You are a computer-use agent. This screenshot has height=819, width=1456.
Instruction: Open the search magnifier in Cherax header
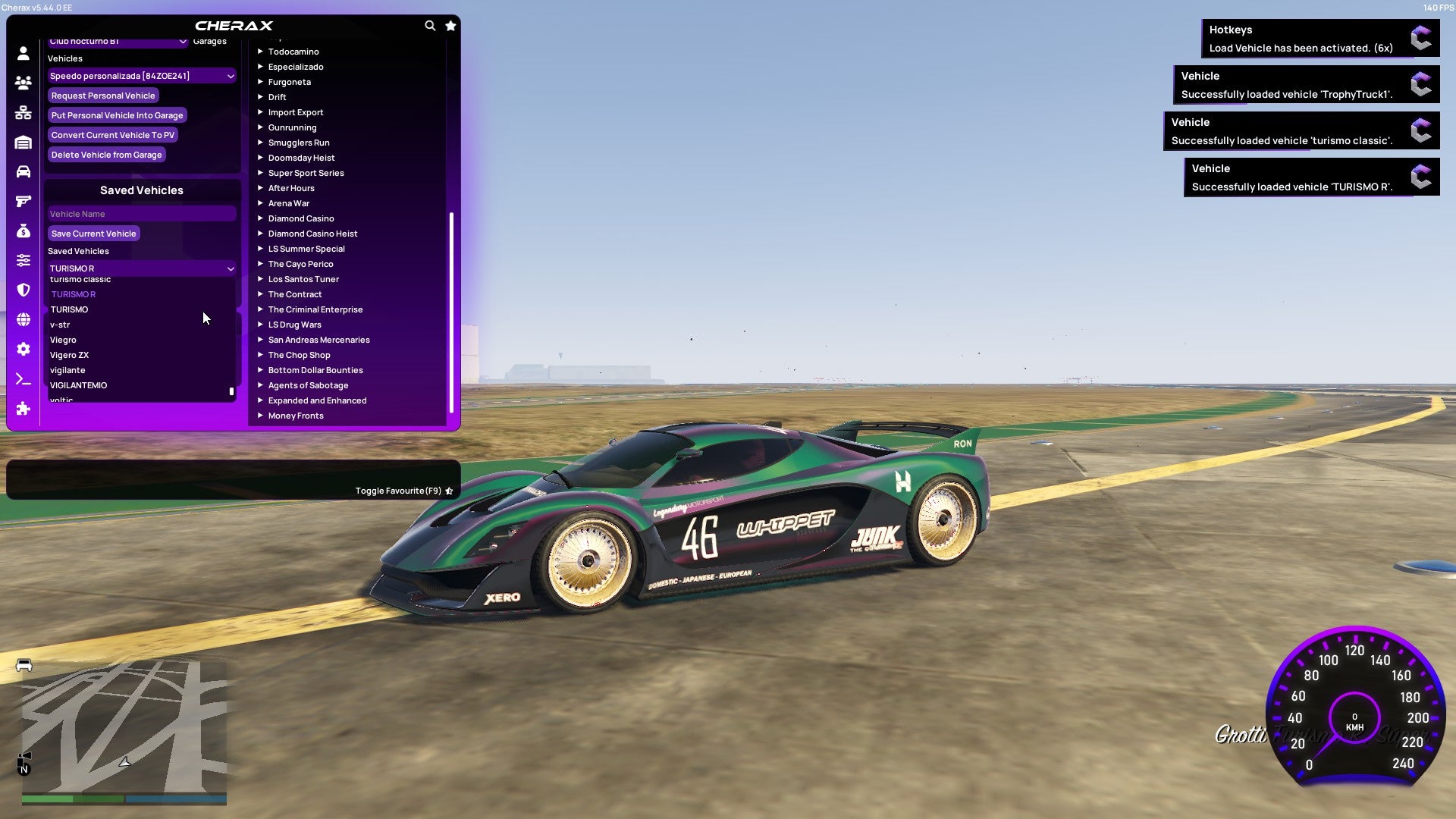point(430,25)
